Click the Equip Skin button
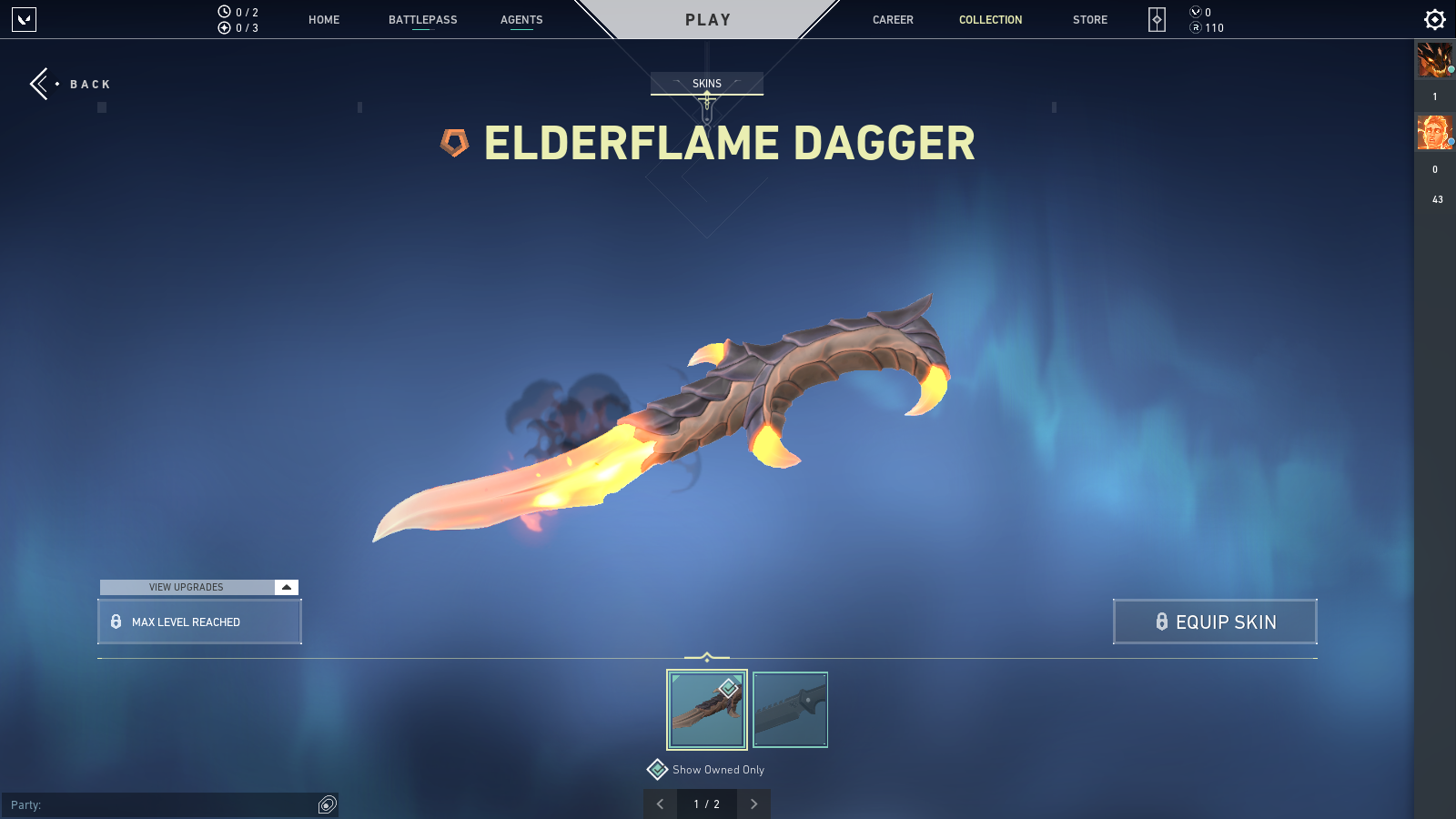The image size is (1456, 819). 1215,622
